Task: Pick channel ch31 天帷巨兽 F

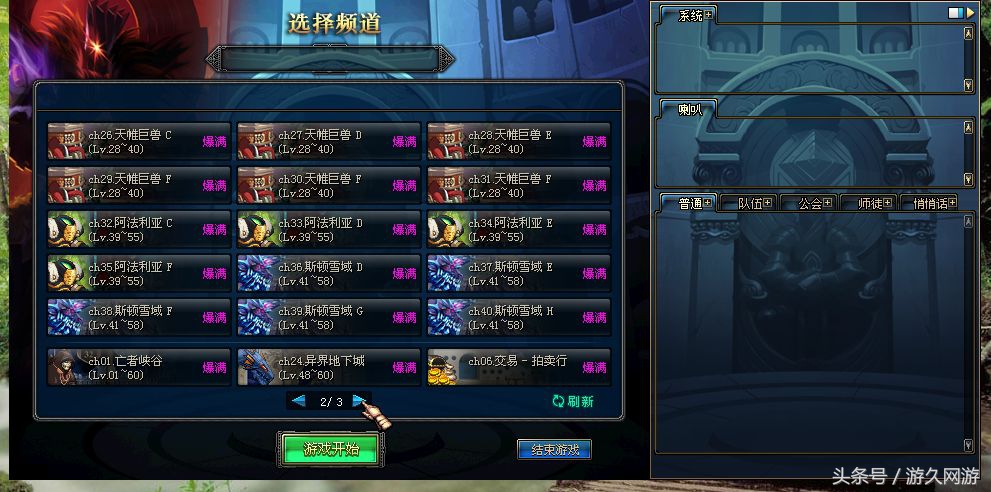Action: (519, 185)
